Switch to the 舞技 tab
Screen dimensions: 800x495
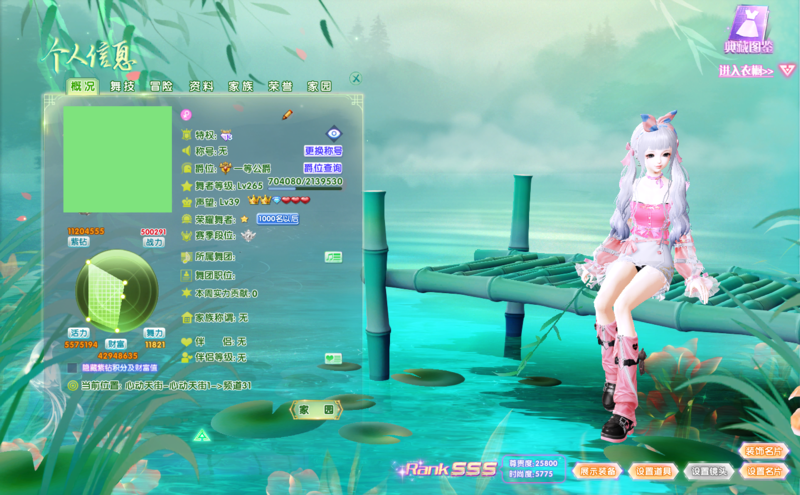122,87
